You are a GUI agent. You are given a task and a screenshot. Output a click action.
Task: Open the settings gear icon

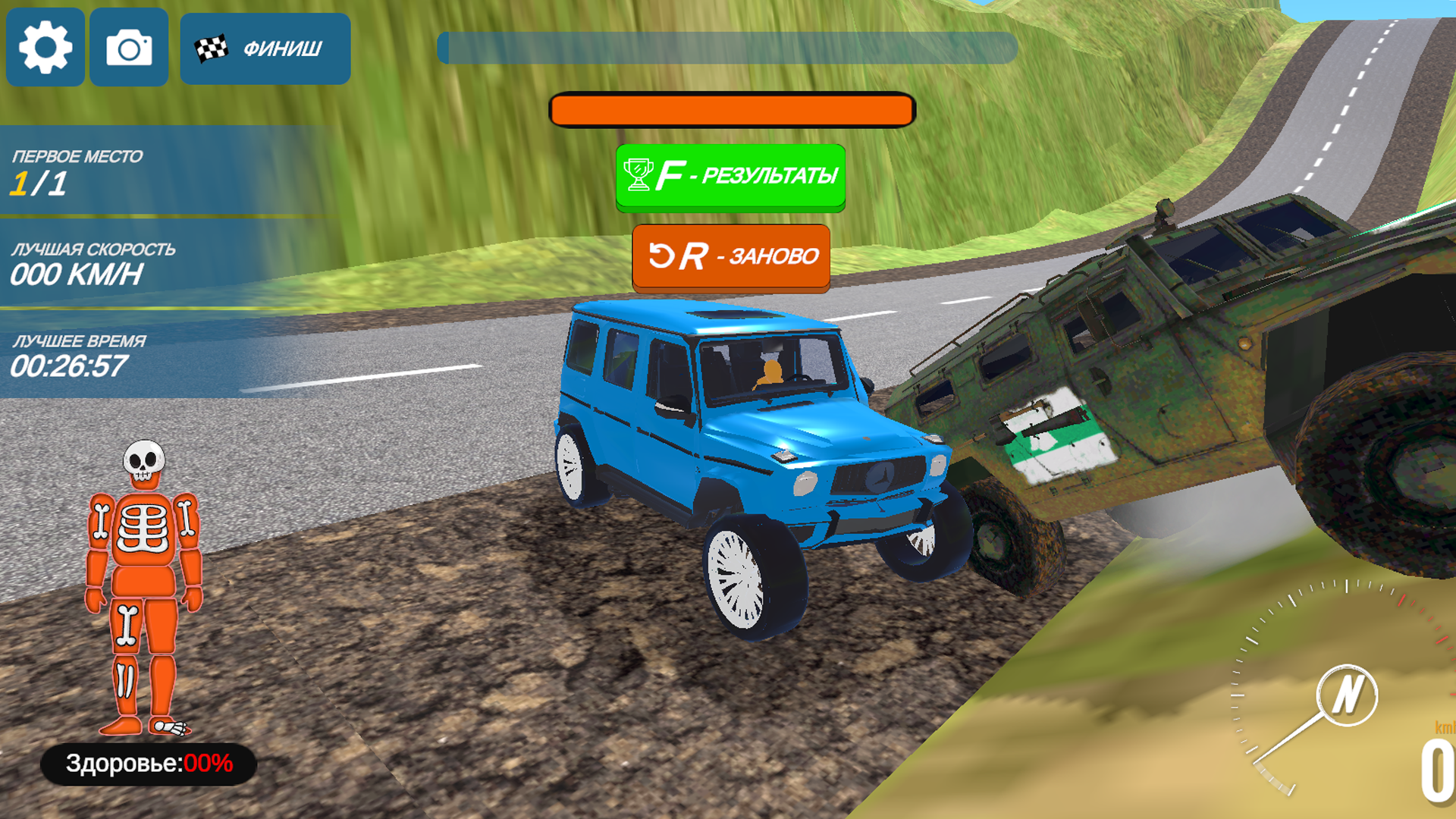pos(45,47)
